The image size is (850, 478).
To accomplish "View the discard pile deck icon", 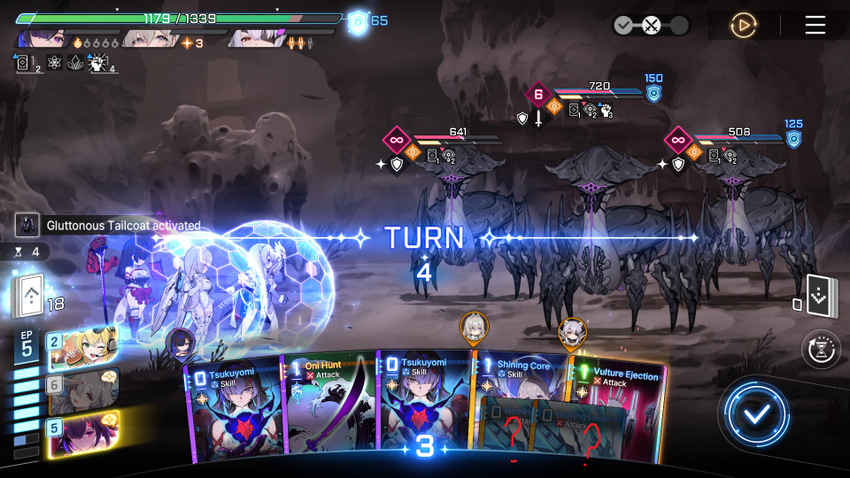I will (x=820, y=297).
